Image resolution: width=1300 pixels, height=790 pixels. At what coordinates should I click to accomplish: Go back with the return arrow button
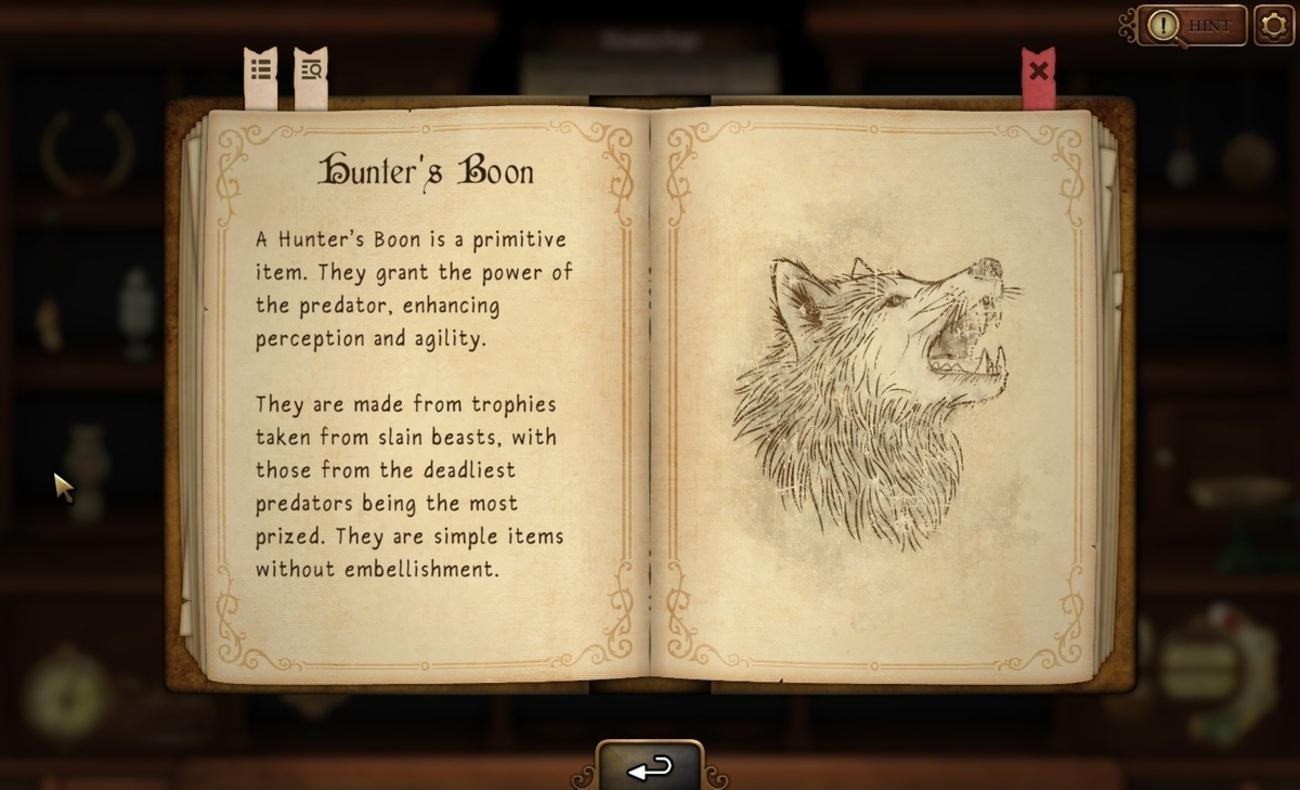(650, 768)
